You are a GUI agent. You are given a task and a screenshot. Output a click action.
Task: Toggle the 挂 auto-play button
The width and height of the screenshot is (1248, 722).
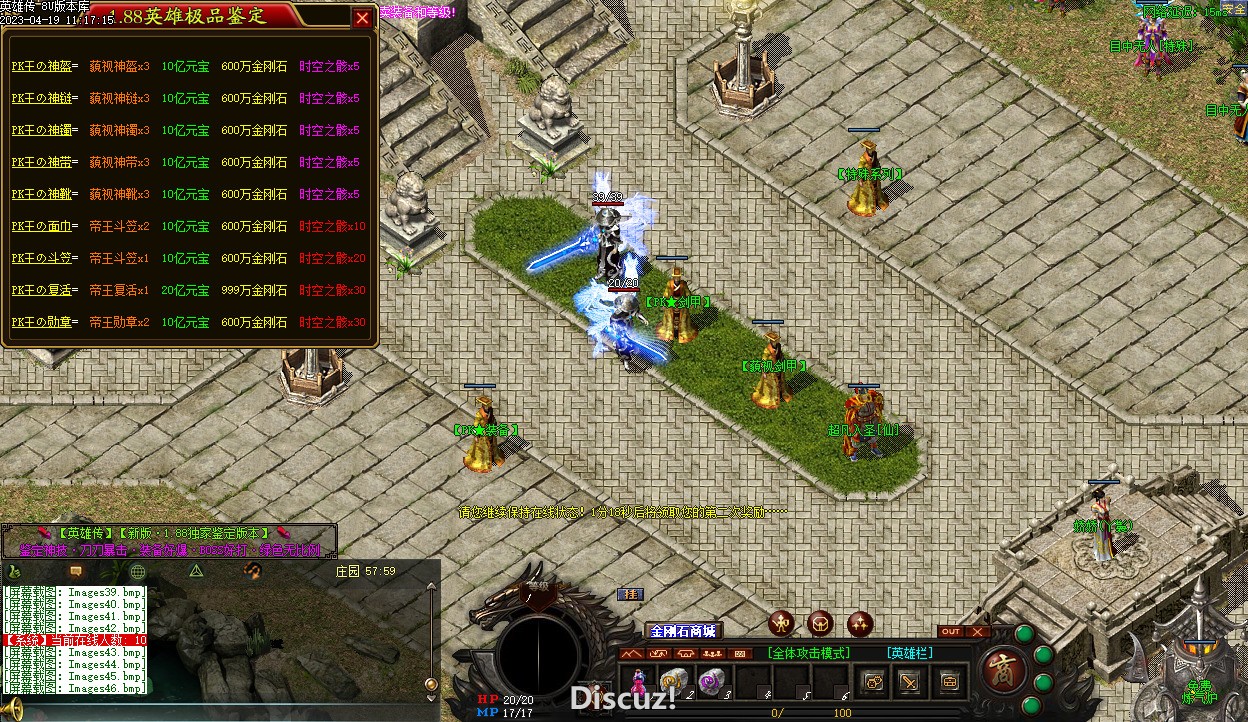pos(630,594)
